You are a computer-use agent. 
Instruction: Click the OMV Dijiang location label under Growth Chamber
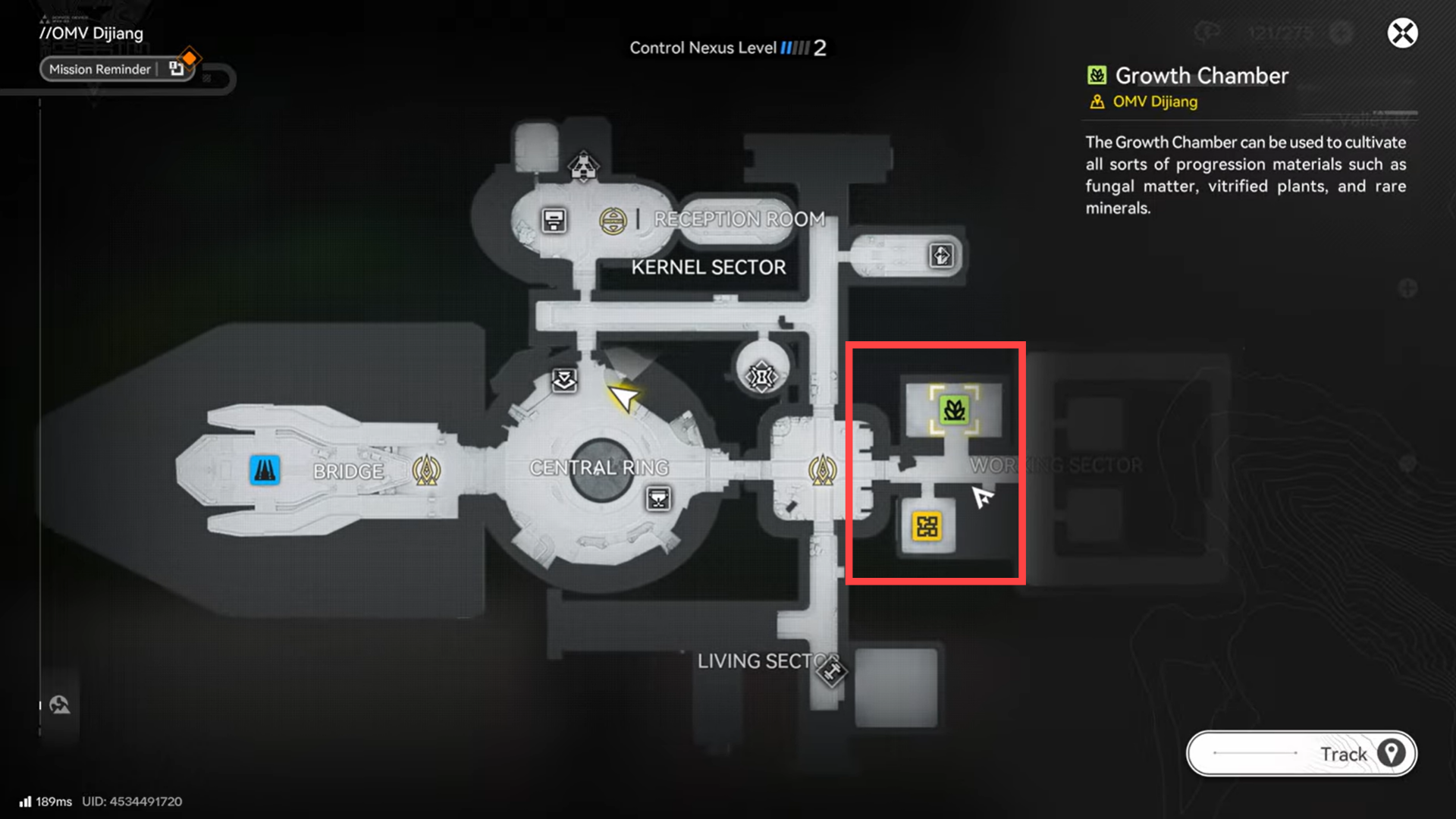[1154, 102]
